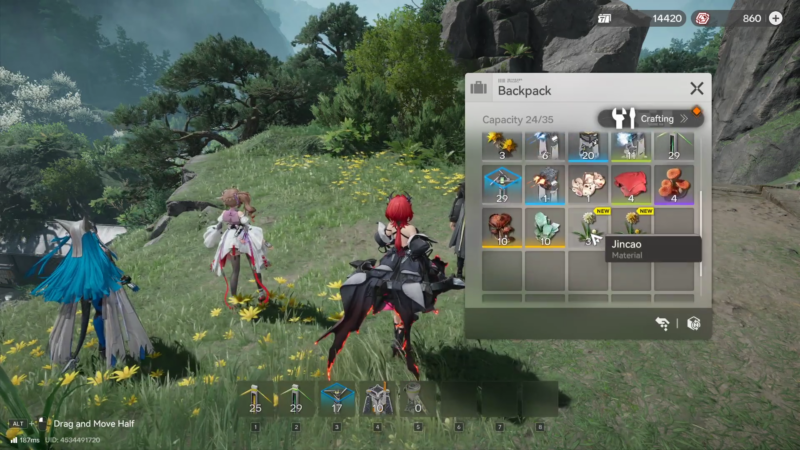Select hotbar slot 1 yellow-winged tool

[x=255, y=399]
